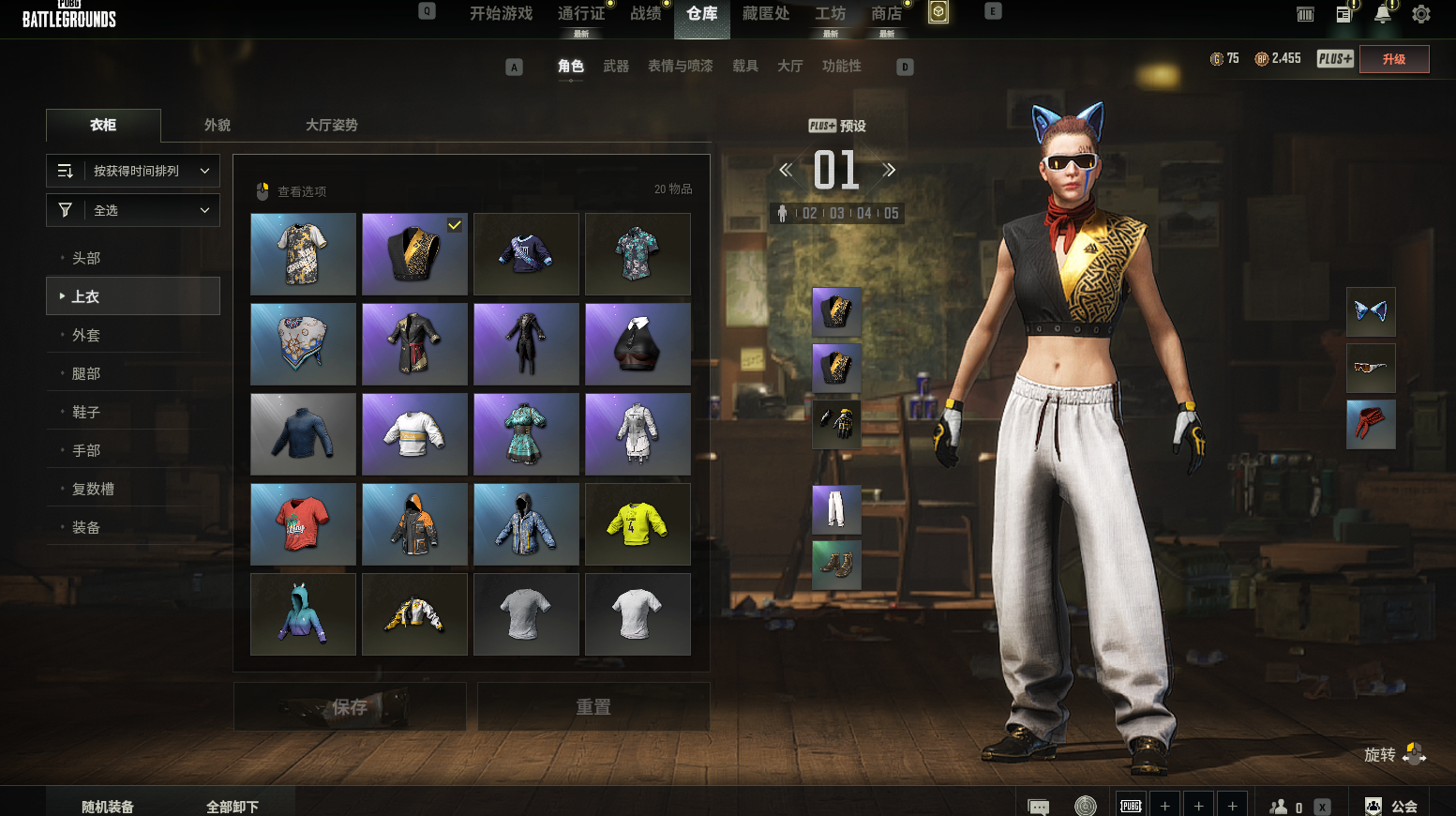
Task: Switch to the 外貌 appearance tab
Action: (x=218, y=125)
